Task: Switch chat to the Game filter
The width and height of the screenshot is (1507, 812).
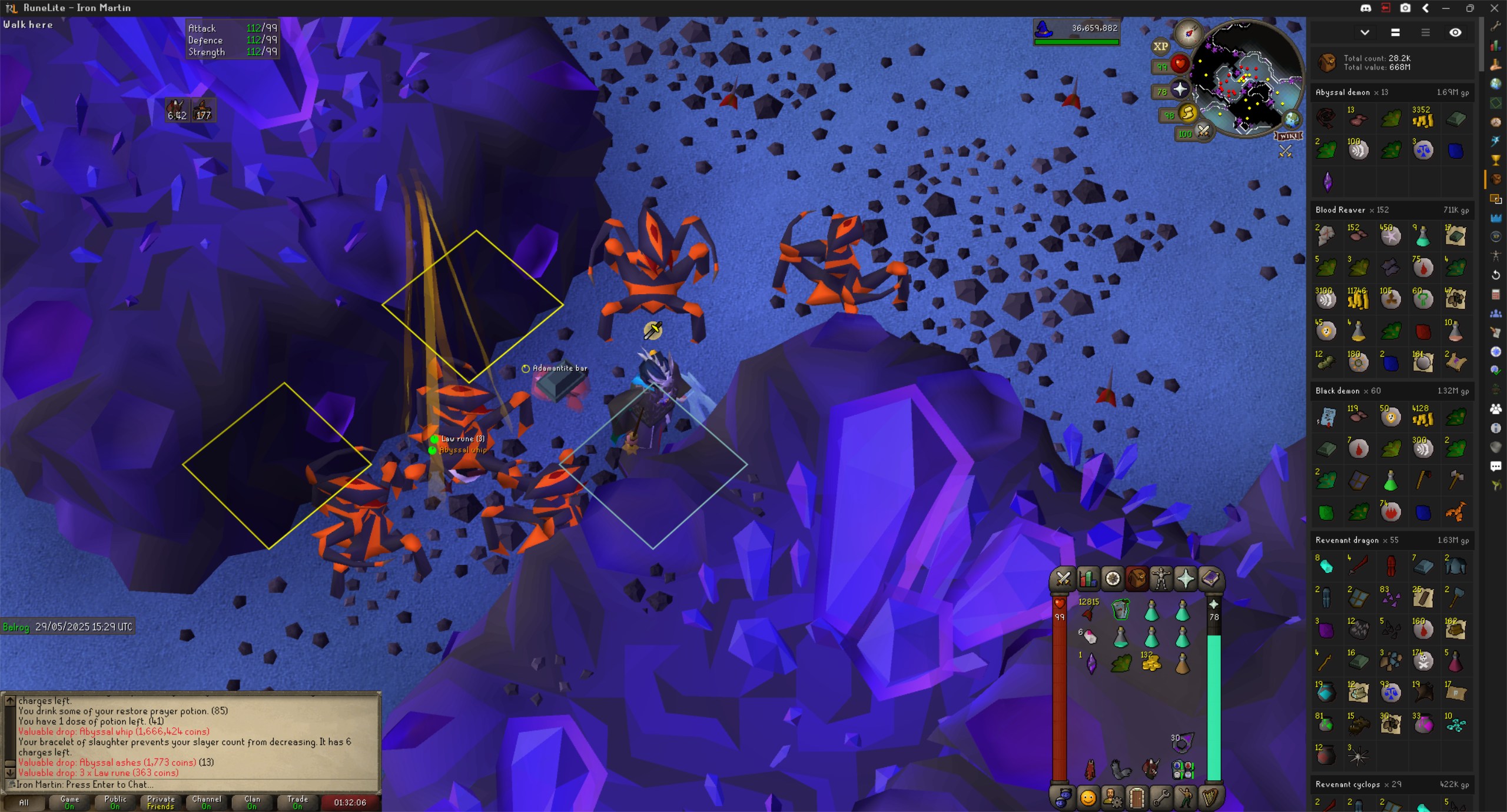Action: point(69,802)
